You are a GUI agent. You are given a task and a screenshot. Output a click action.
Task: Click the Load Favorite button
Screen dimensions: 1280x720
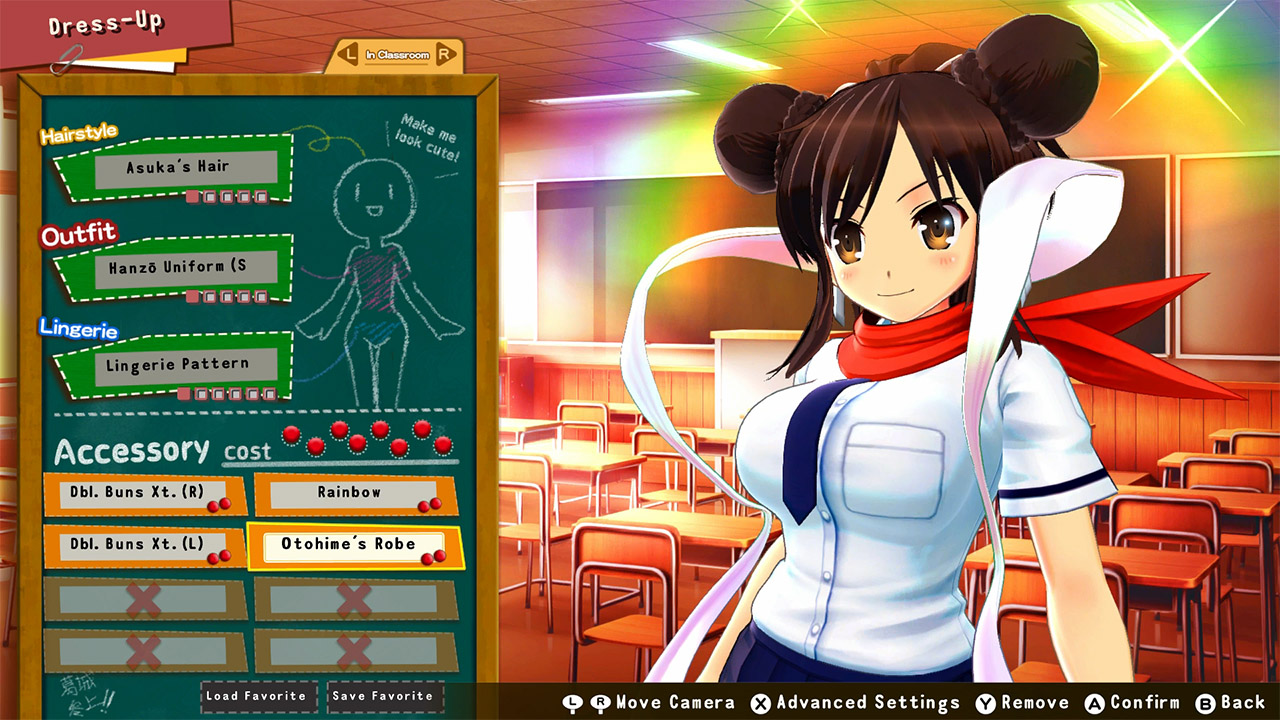[258, 697]
